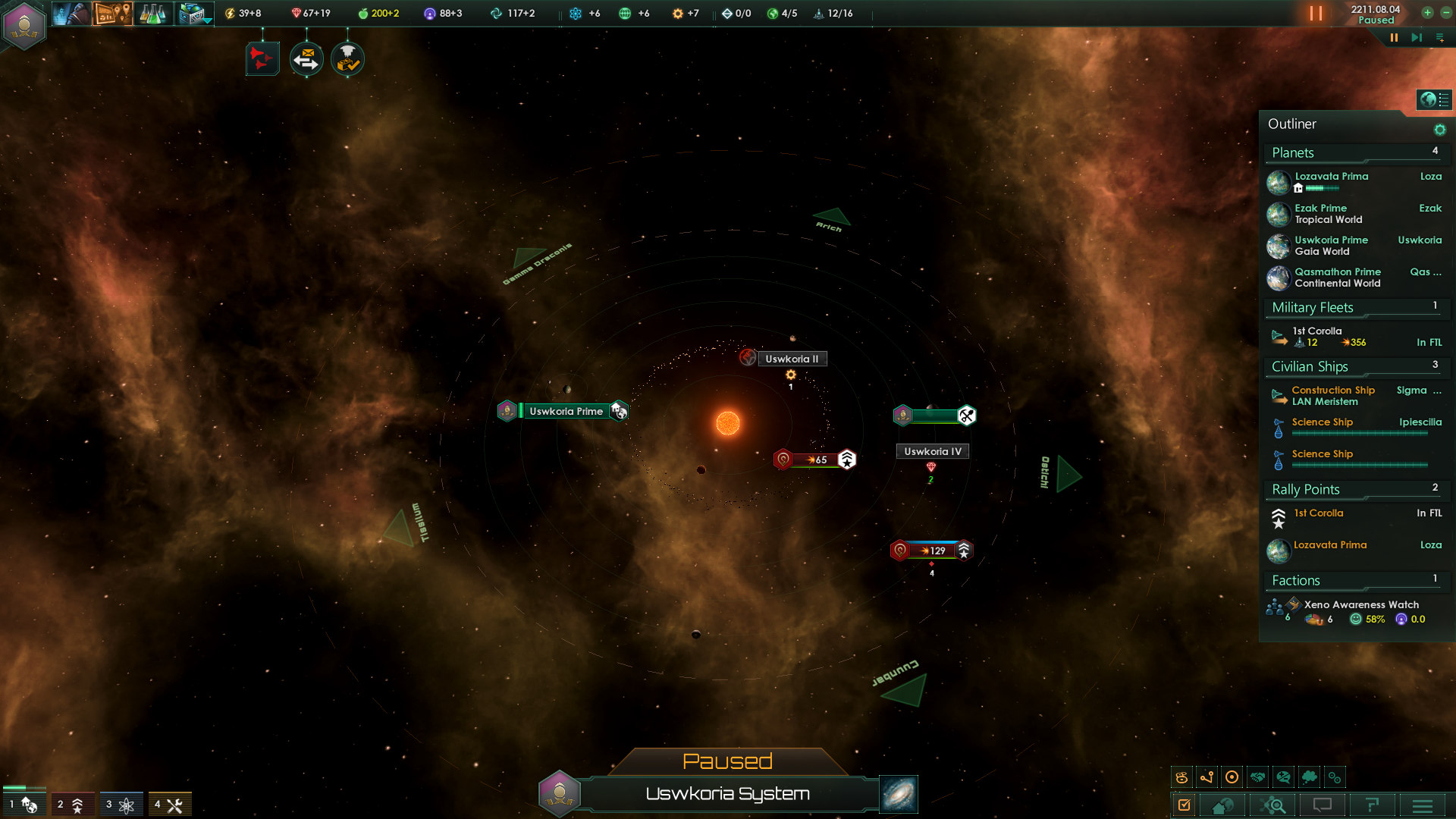This screenshot has width=1456, height=819.
Task: Select control group 2 rally star
Action: (x=72, y=805)
